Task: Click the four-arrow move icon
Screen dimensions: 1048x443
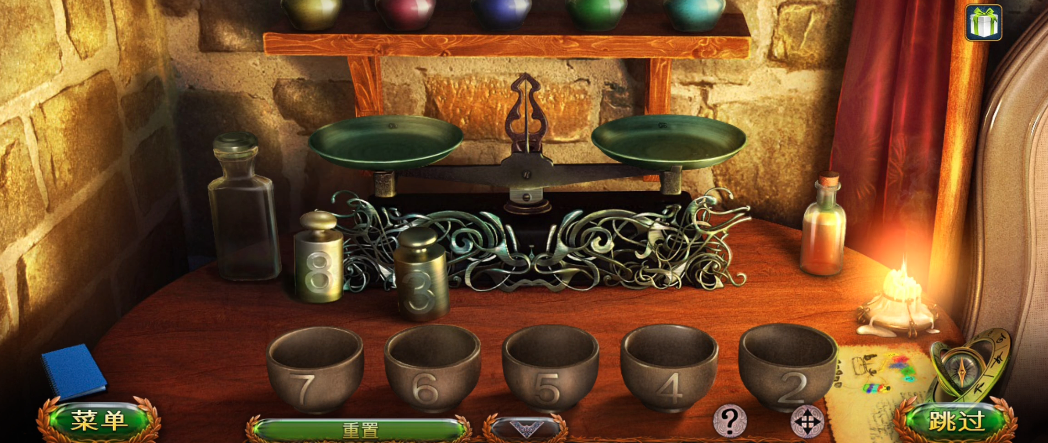Action: pyautogui.click(x=807, y=421)
